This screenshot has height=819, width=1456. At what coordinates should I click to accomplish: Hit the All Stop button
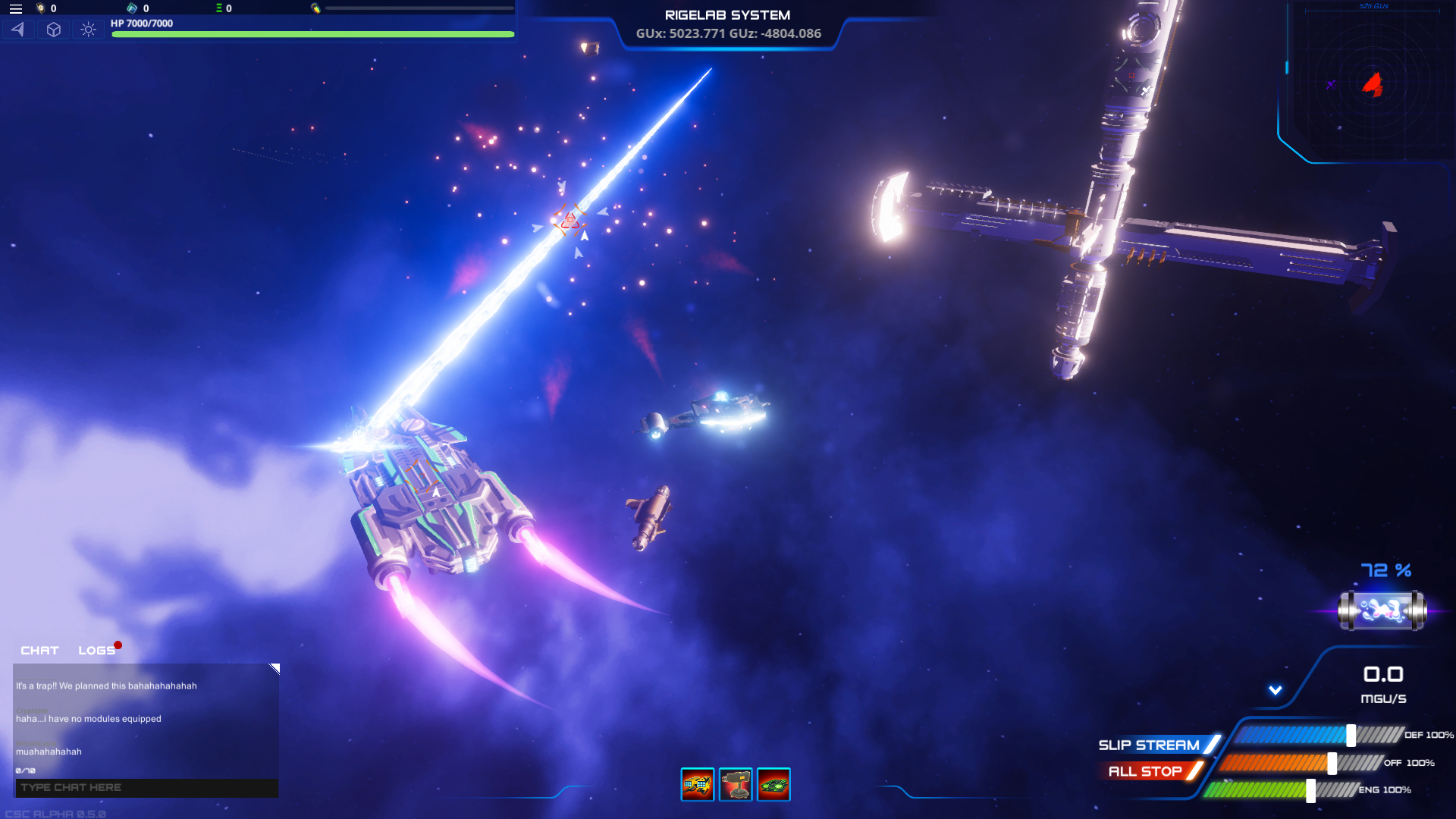click(x=1146, y=772)
